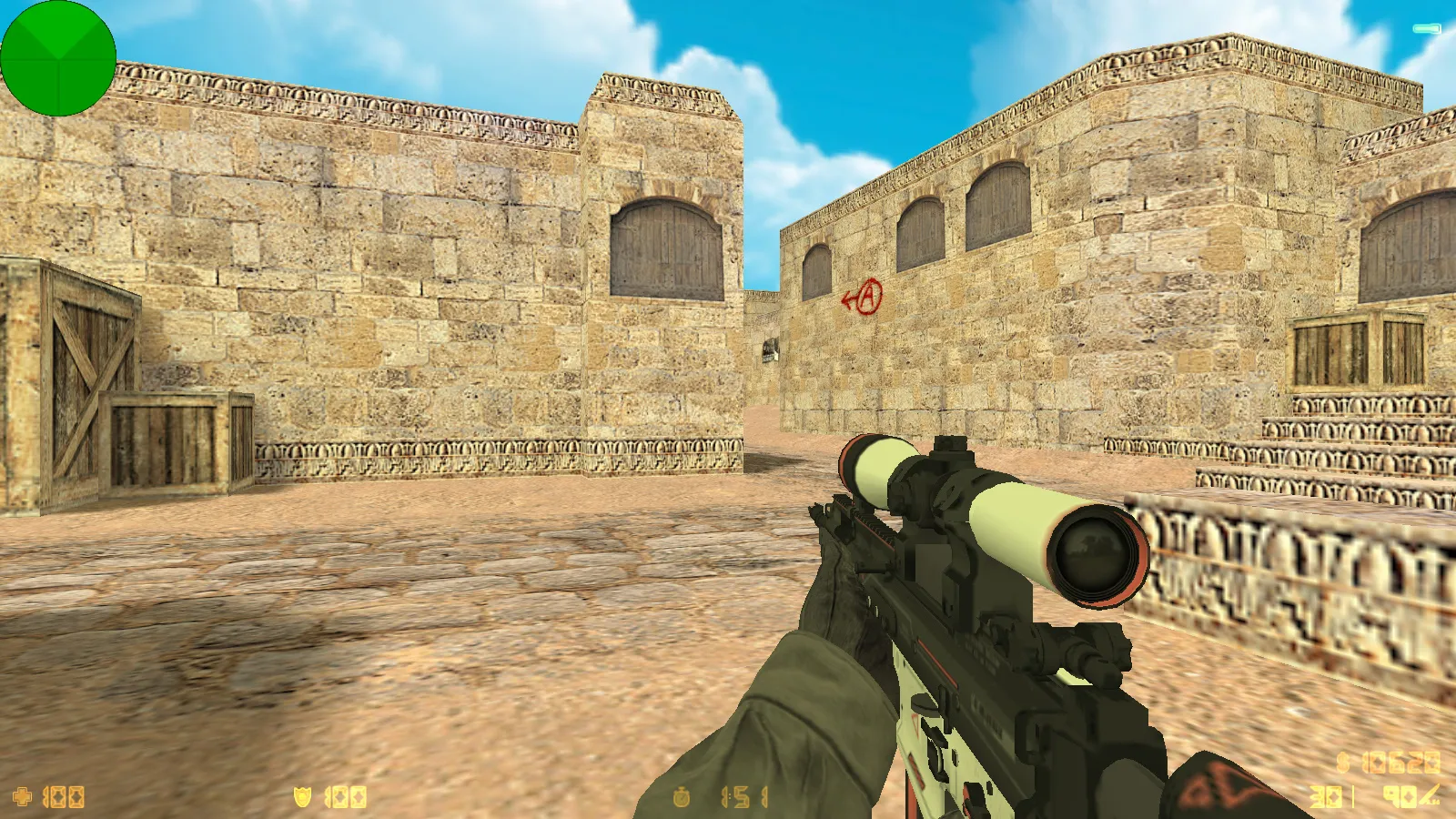Select the armor shield icon
Screen dimensions: 1456x819
coord(302,797)
